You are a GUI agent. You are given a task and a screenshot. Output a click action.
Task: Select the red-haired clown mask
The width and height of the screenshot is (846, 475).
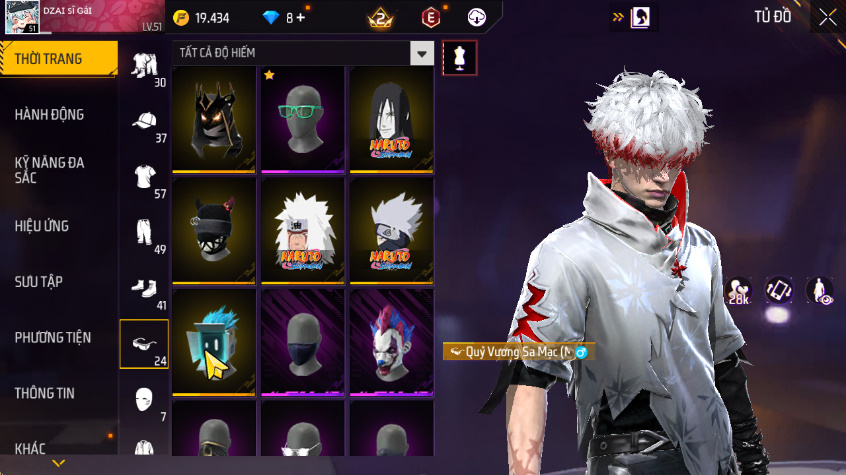pyautogui.click(x=391, y=343)
